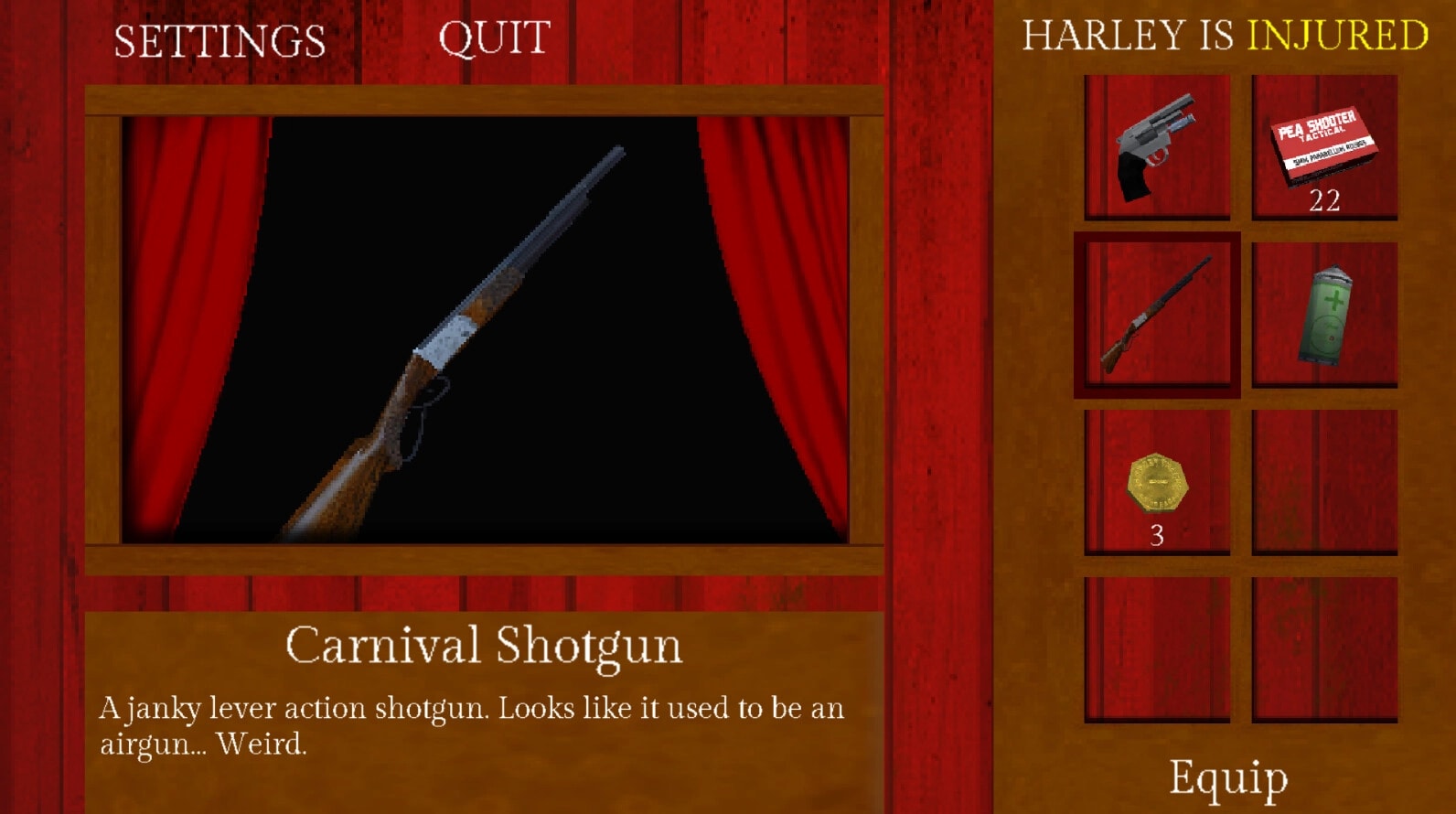The width and height of the screenshot is (1456, 814).
Task: Select the revolver in the inventory
Action: 1157,146
